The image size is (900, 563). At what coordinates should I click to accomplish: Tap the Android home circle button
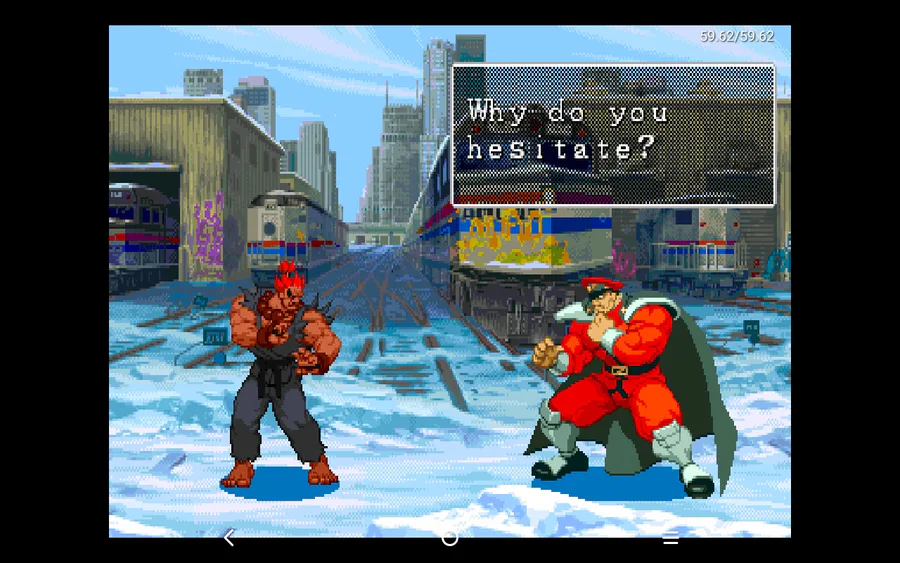(x=450, y=538)
